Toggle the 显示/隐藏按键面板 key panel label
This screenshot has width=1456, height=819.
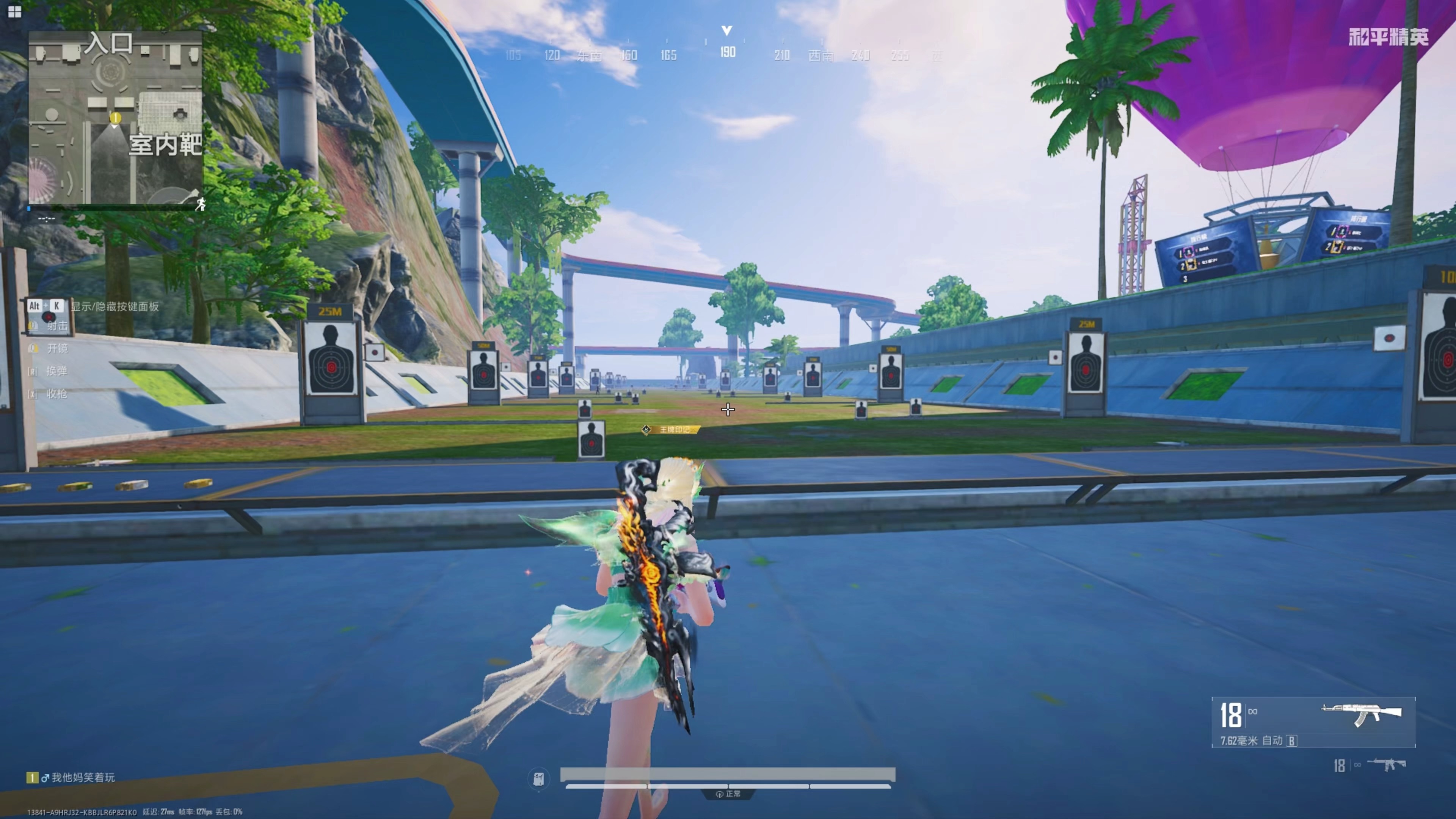point(114,306)
